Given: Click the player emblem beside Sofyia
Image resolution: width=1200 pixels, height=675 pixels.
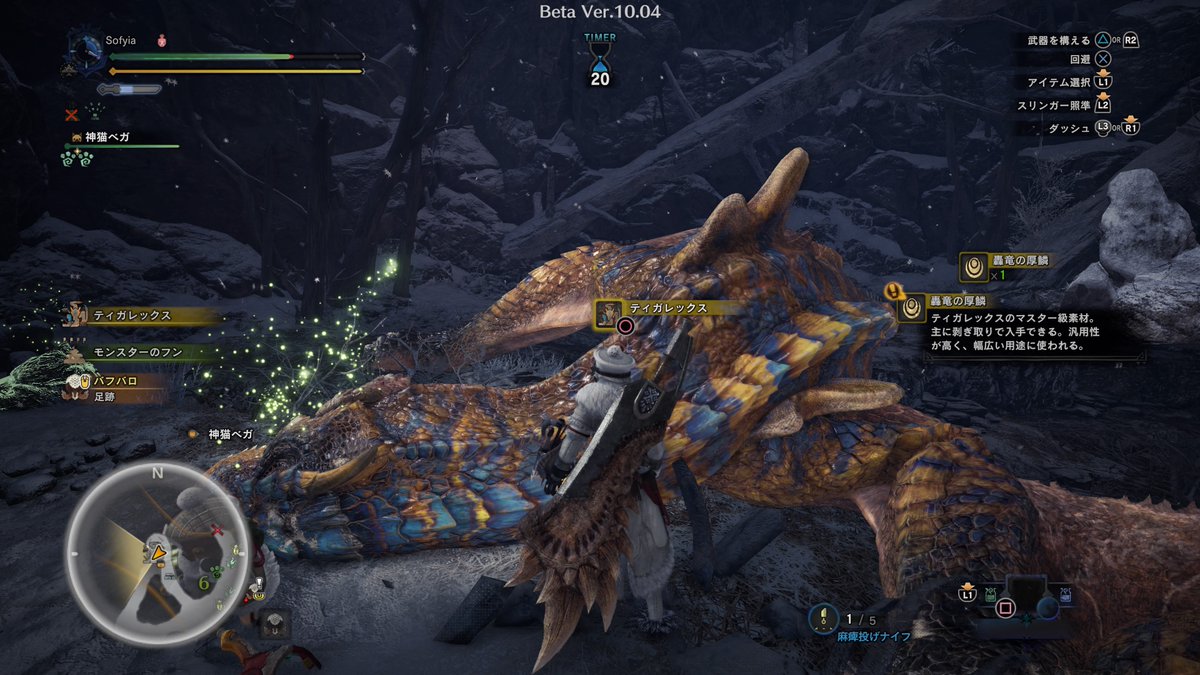Looking at the screenshot, I should point(84,53).
